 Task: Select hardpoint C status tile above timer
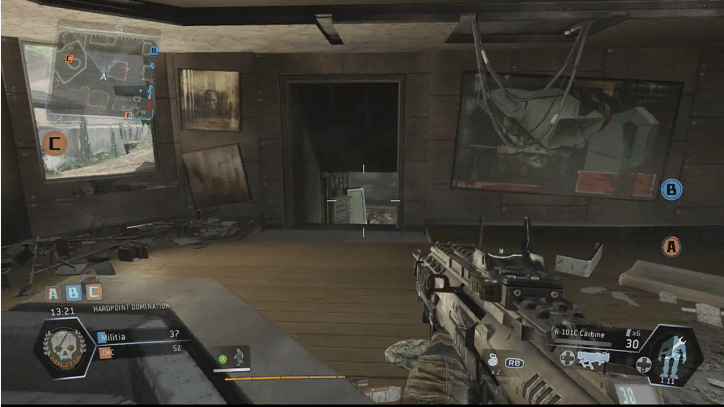click(93, 293)
